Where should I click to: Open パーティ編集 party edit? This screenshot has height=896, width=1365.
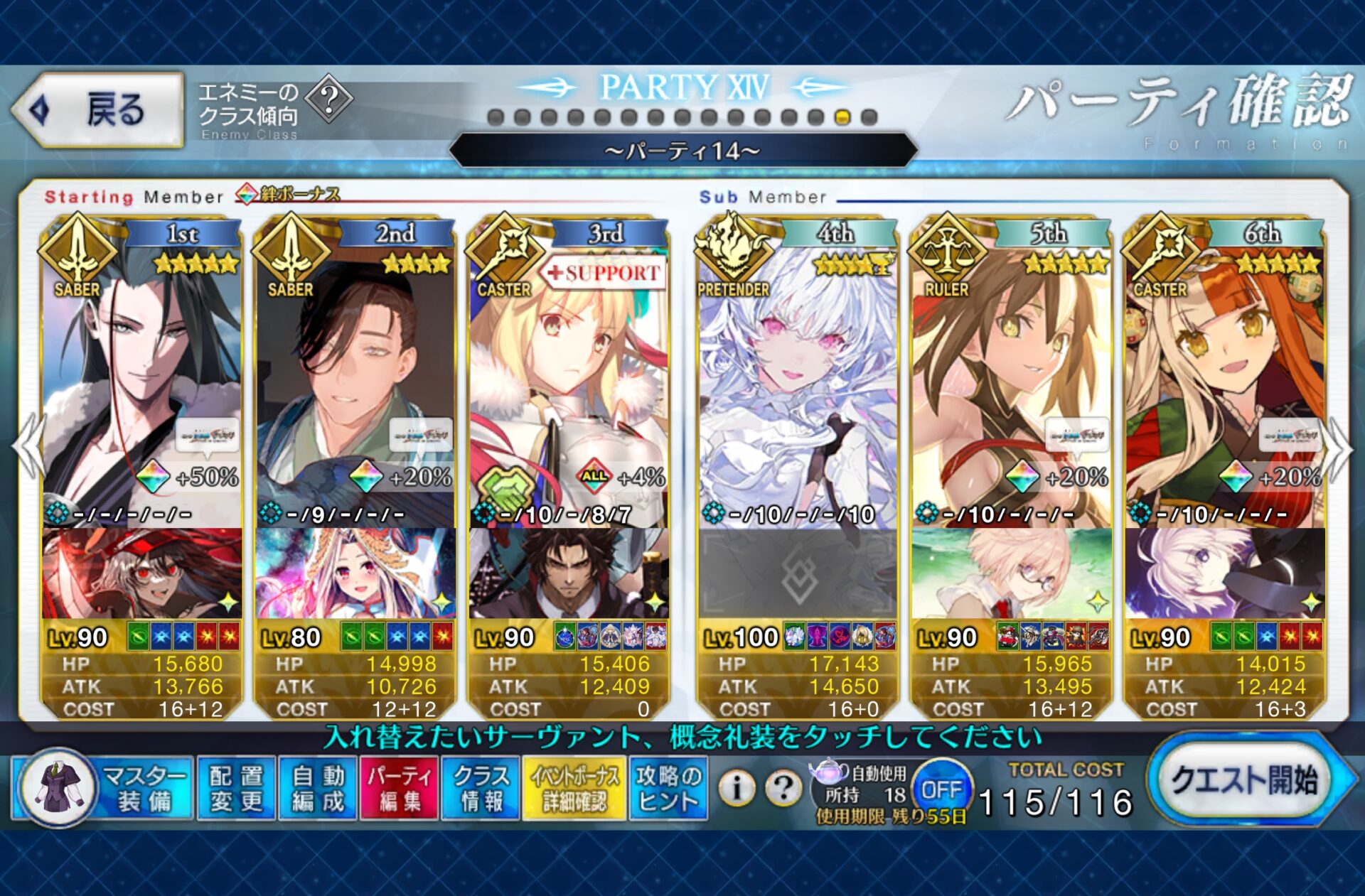399,789
